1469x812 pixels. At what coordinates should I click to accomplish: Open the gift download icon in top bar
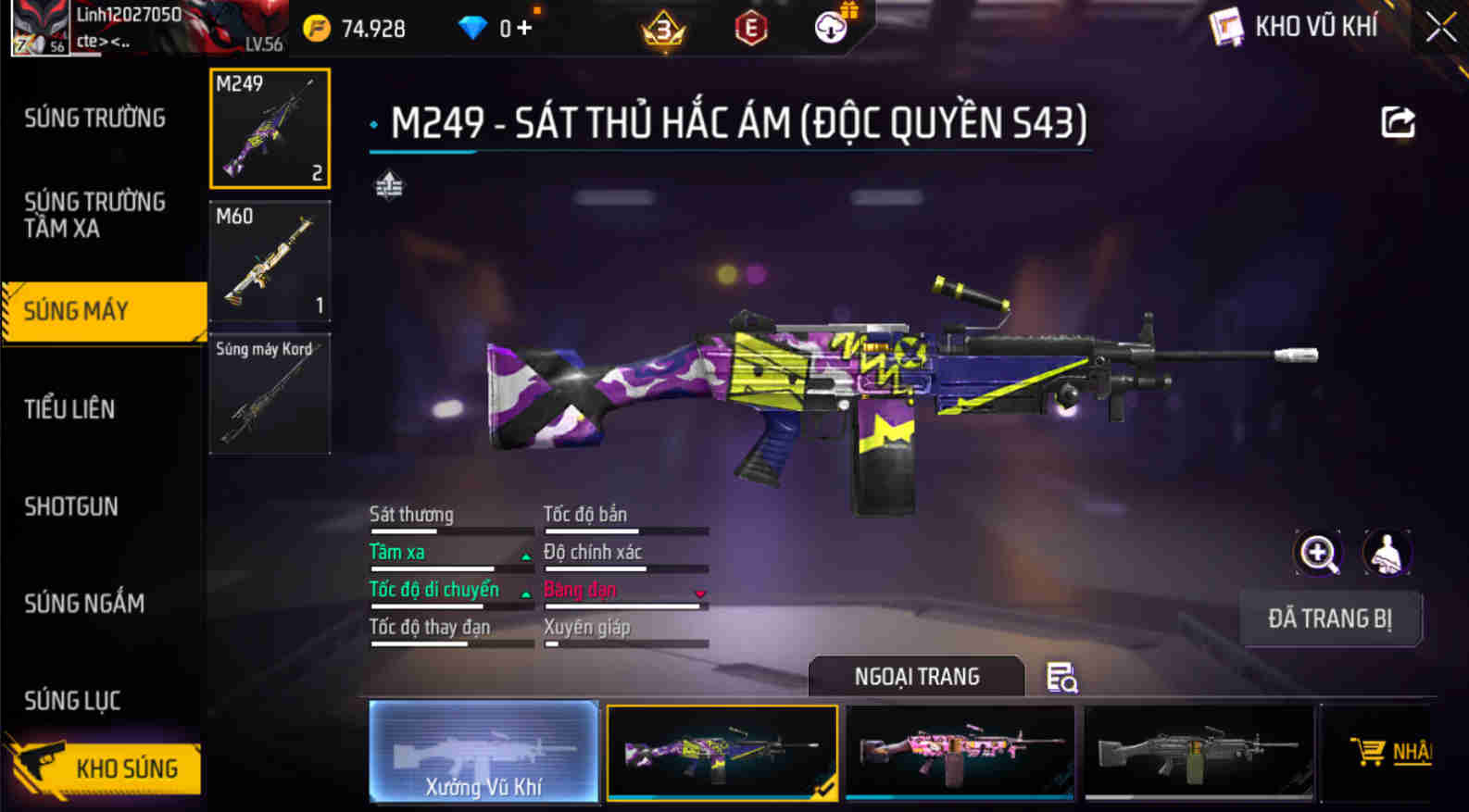pyautogui.click(x=828, y=26)
